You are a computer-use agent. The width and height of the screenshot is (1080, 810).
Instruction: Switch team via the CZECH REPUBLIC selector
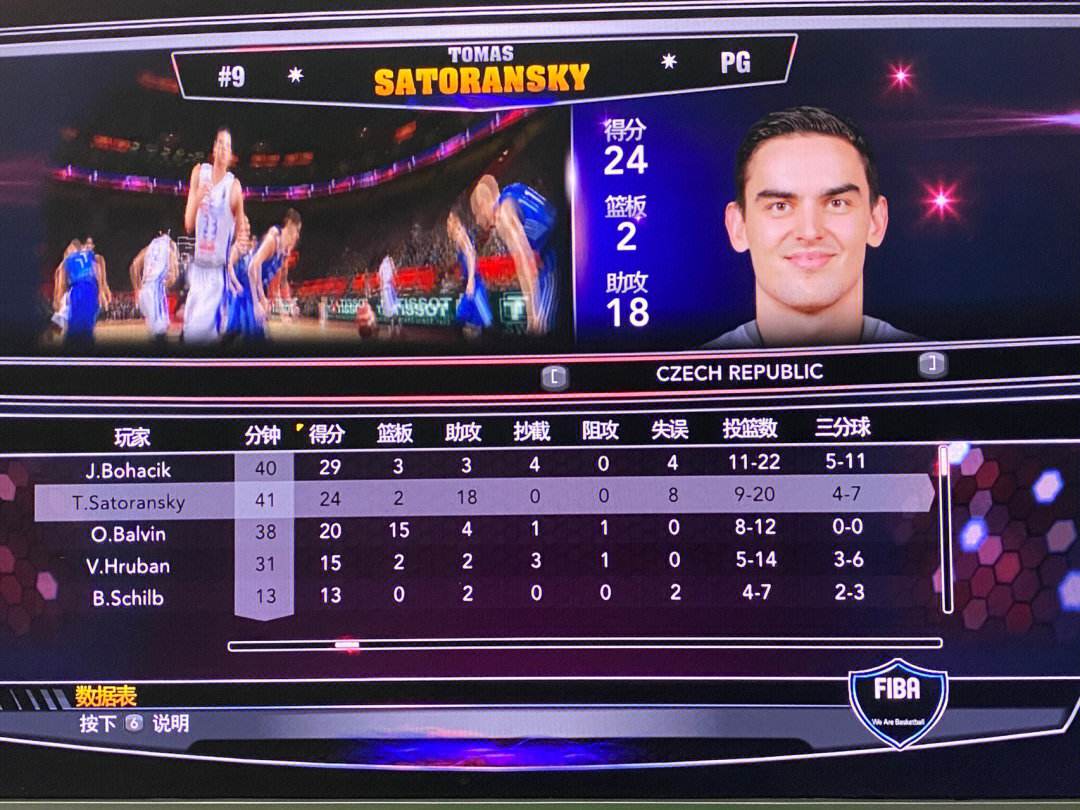[x=740, y=373]
